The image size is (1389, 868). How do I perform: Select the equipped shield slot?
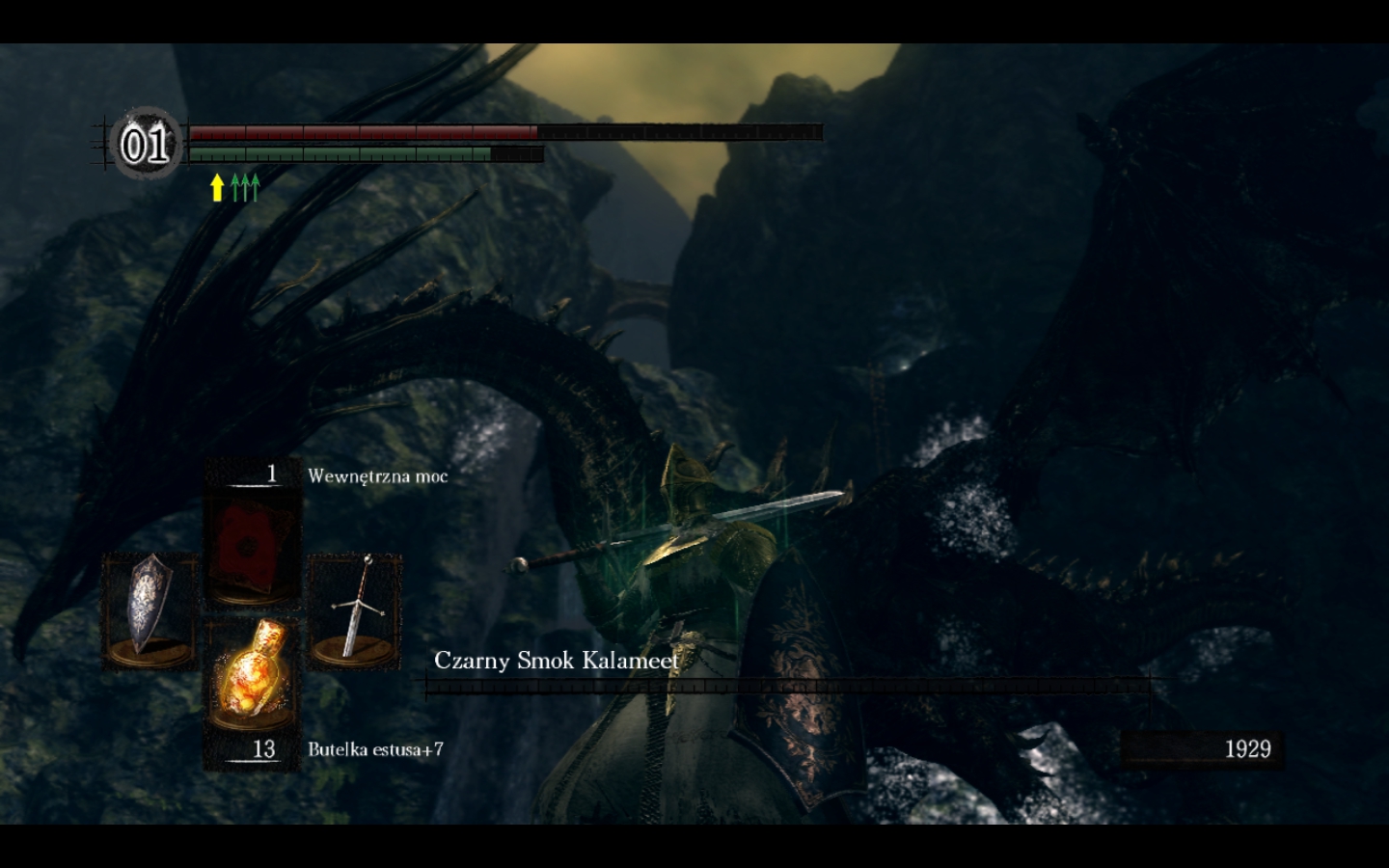pos(150,610)
